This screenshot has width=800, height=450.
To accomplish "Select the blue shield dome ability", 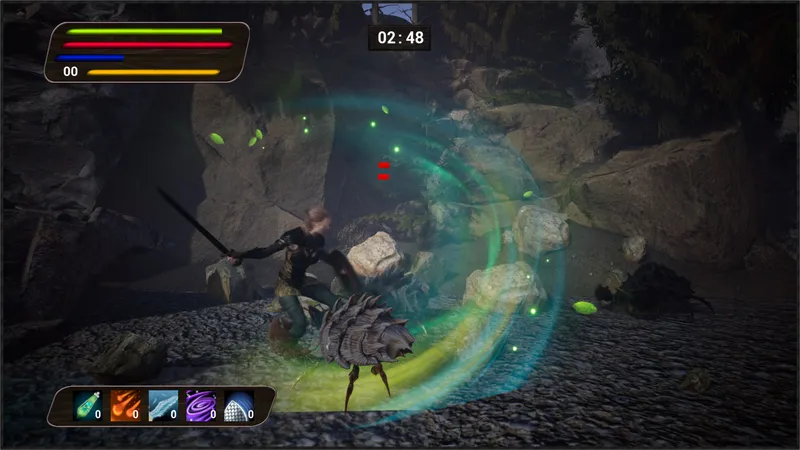I will pos(238,405).
